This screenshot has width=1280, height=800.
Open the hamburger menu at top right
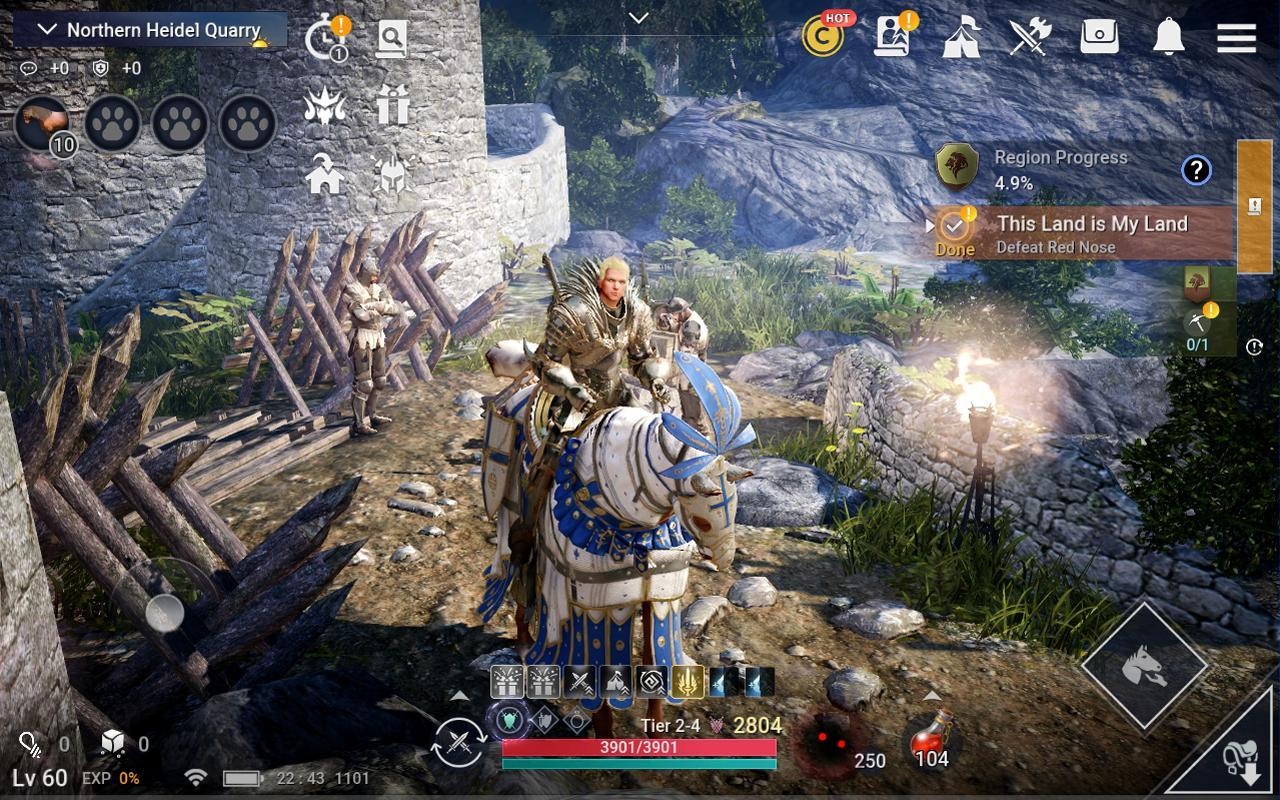tap(1235, 38)
